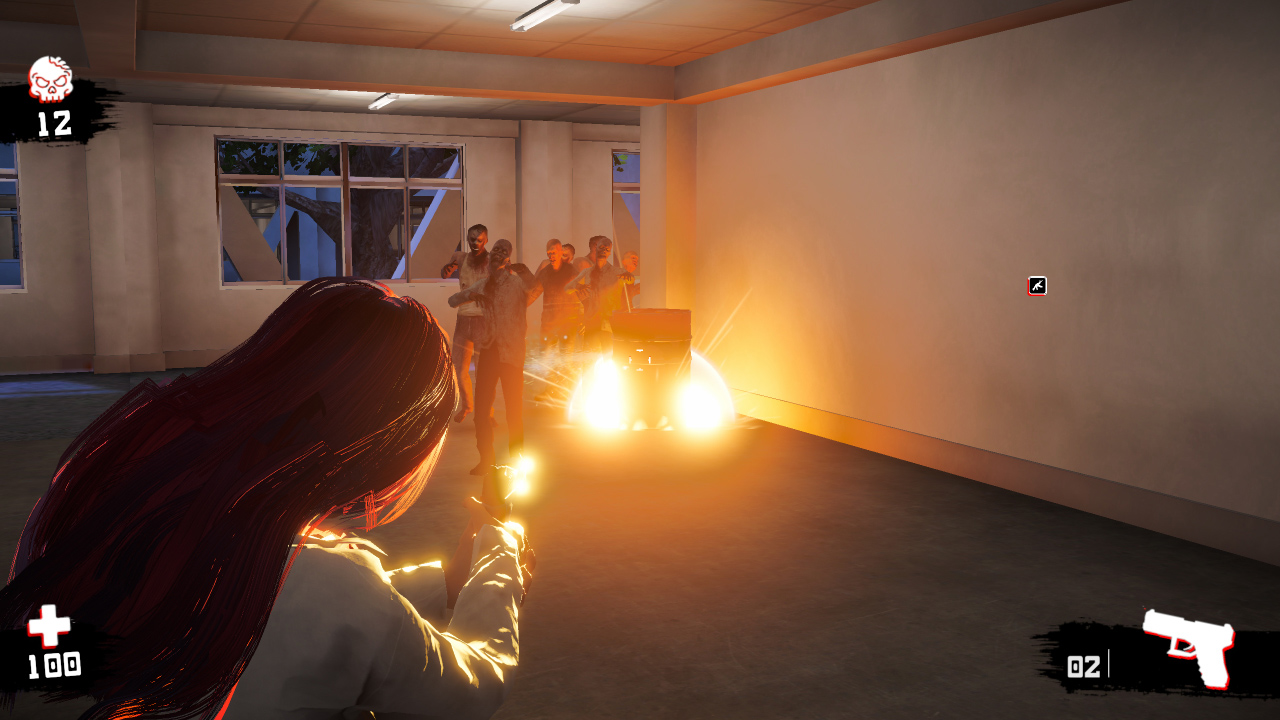The image size is (1280, 720).
Task: Click the health value 100
Action: [x=57, y=664]
